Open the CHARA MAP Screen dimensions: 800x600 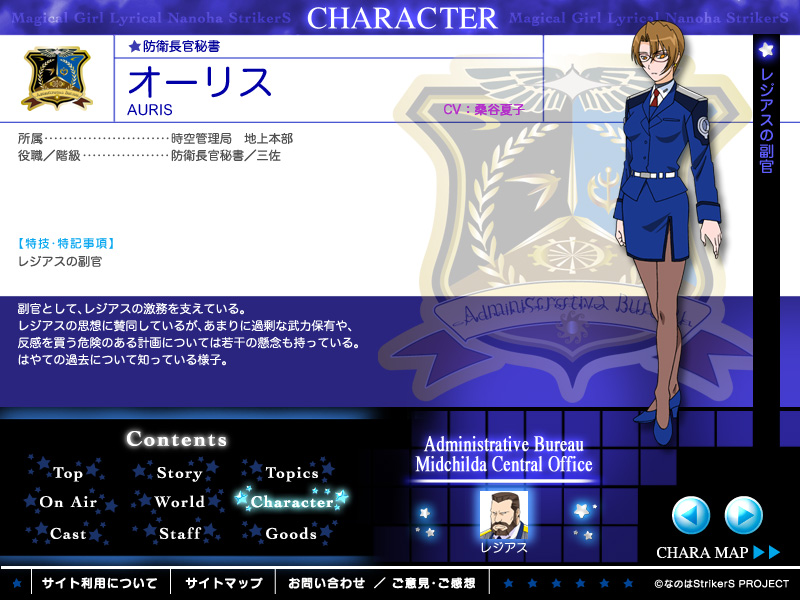717,552
